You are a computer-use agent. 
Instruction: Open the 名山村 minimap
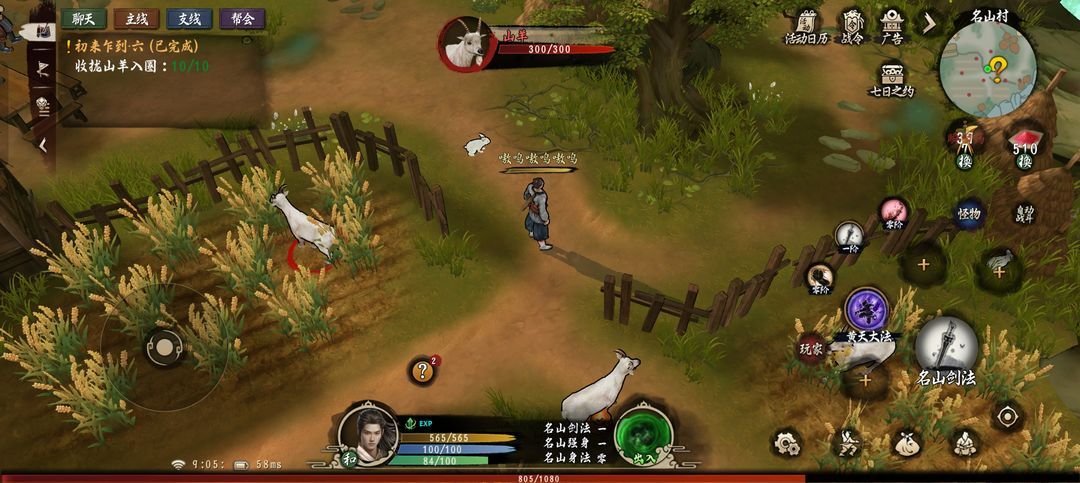point(987,68)
